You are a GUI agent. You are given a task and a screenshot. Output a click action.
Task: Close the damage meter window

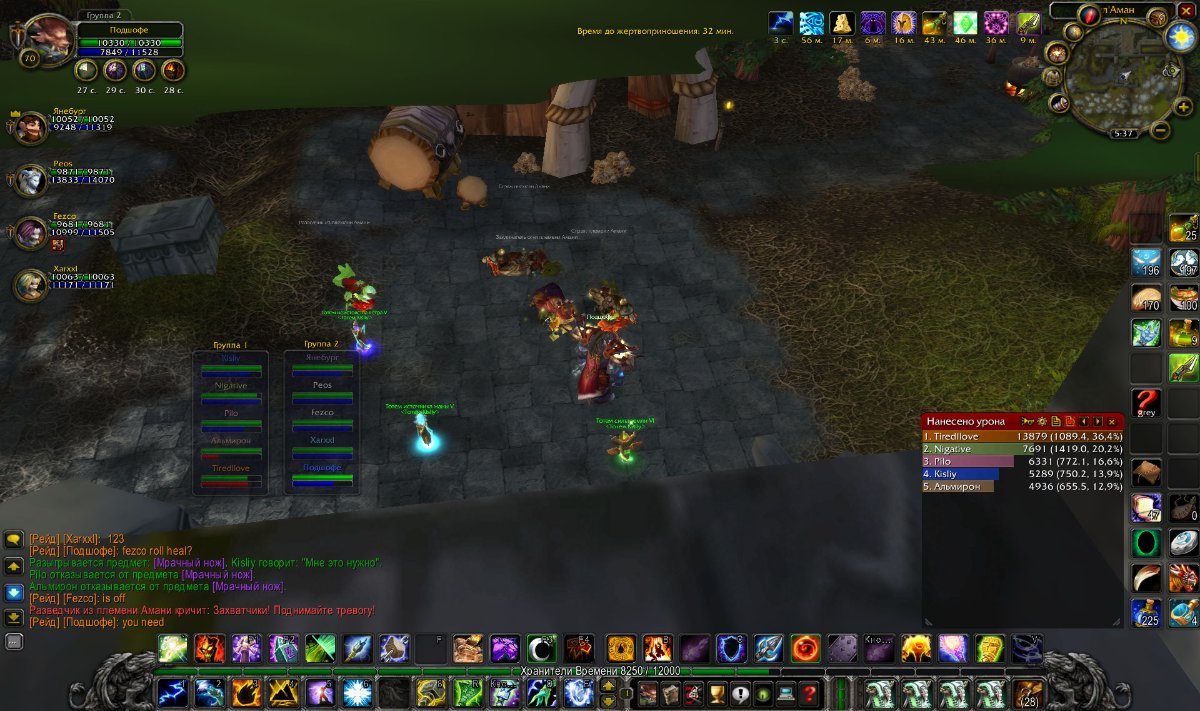point(1111,422)
